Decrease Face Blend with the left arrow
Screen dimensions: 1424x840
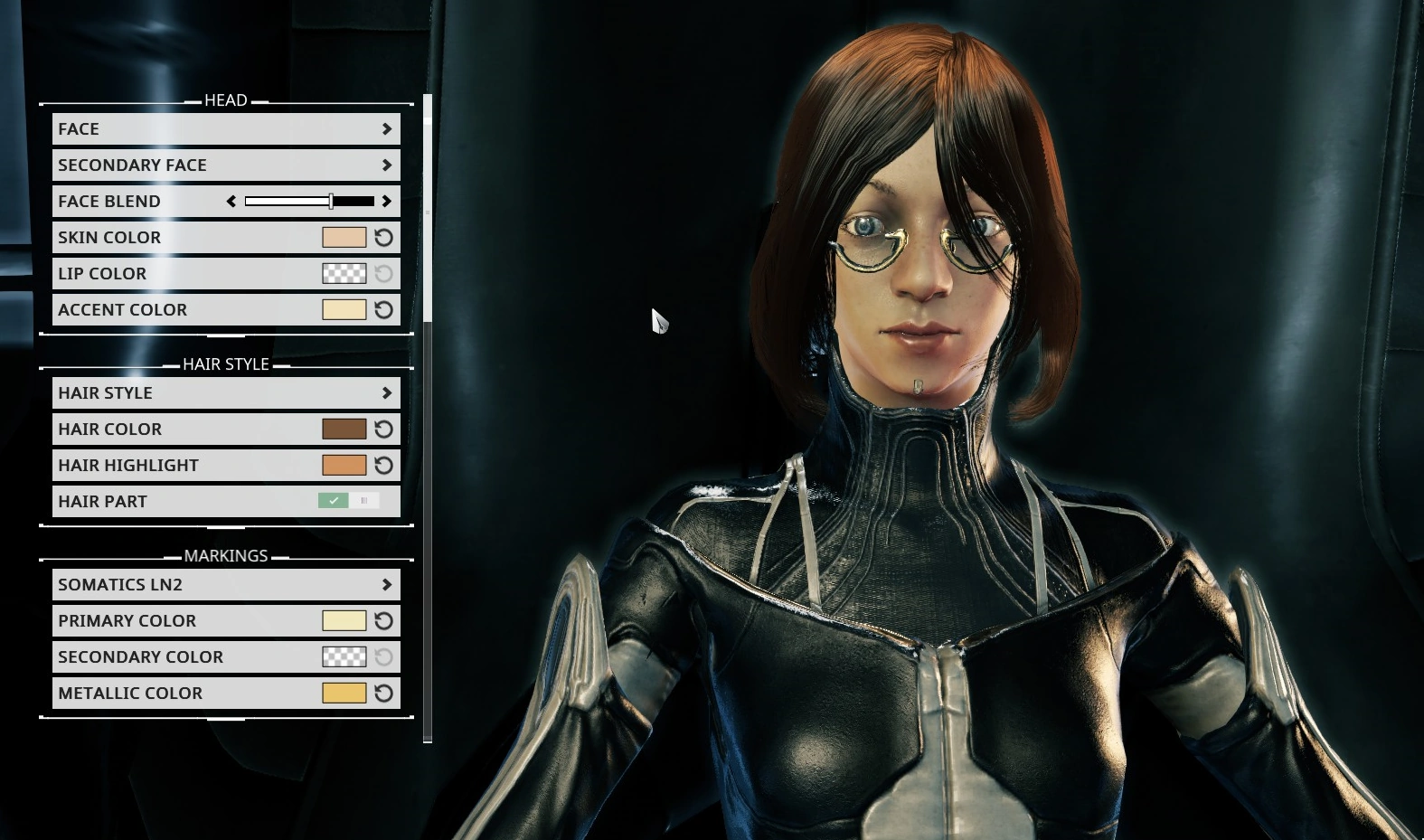(x=230, y=201)
